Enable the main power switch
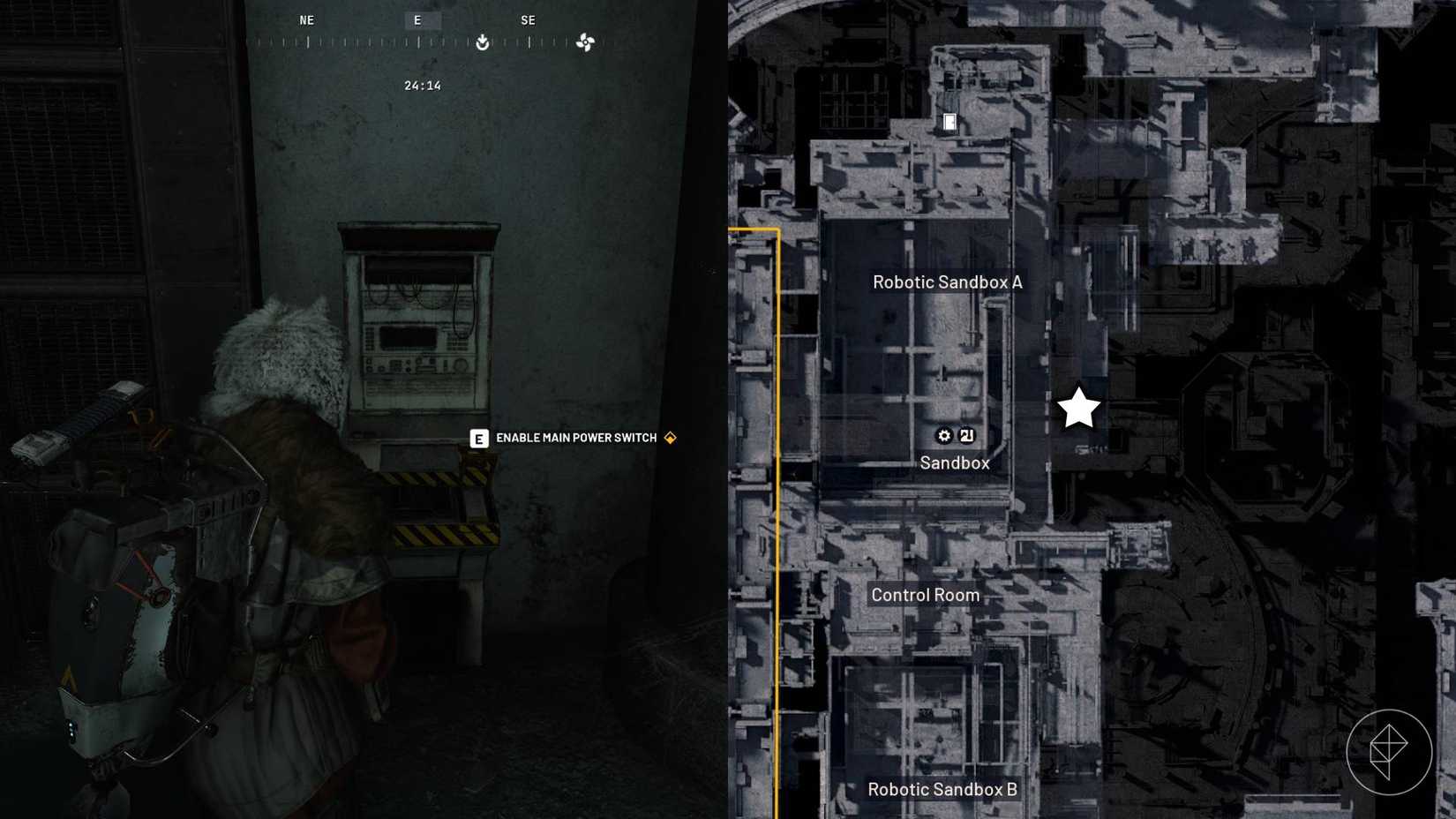The height and width of the screenshot is (819, 1456). (575, 437)
